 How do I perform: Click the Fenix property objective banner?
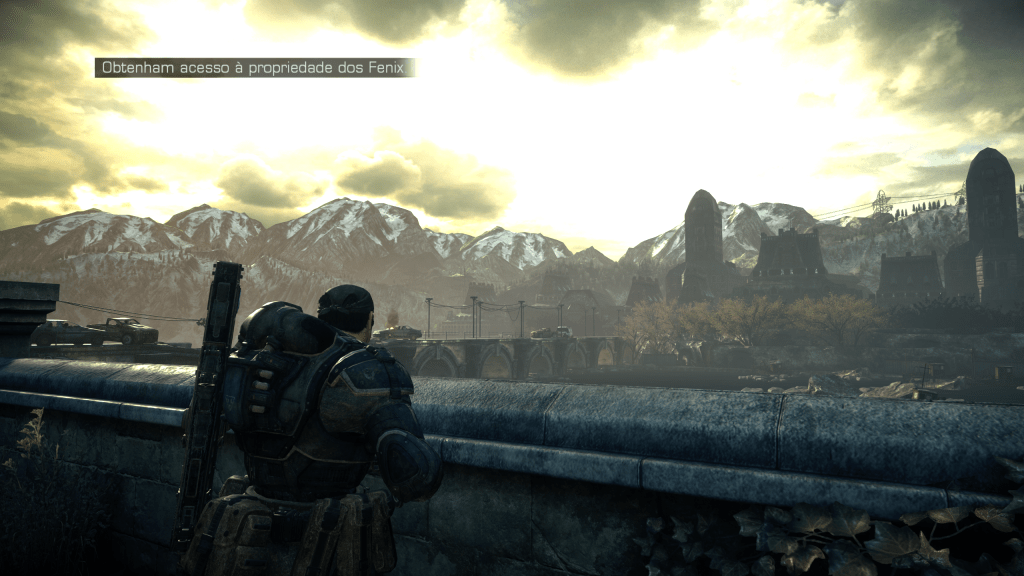coord(254,68)
